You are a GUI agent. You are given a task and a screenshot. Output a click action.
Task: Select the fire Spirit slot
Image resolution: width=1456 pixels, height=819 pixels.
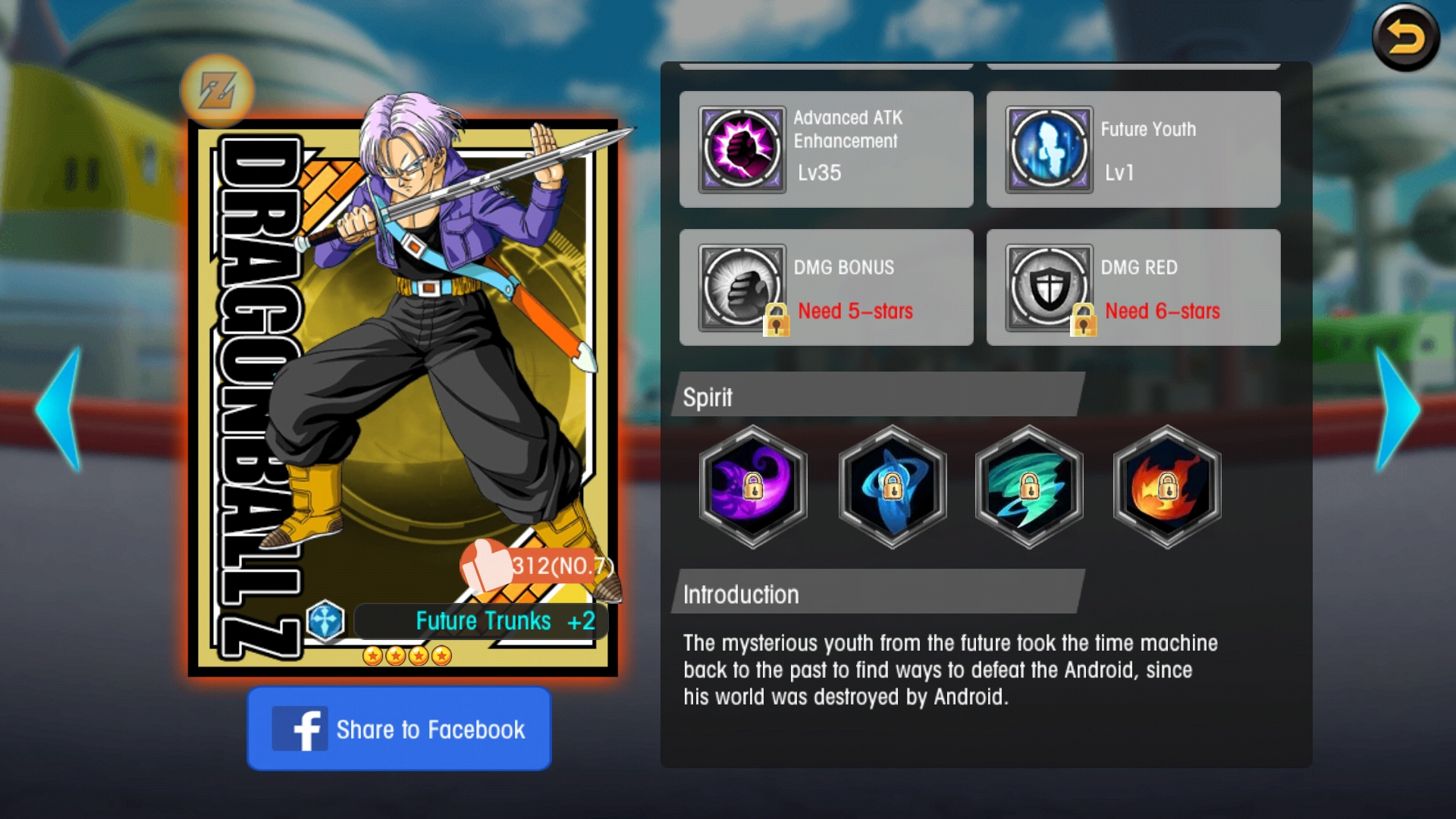coord(1166,488)
